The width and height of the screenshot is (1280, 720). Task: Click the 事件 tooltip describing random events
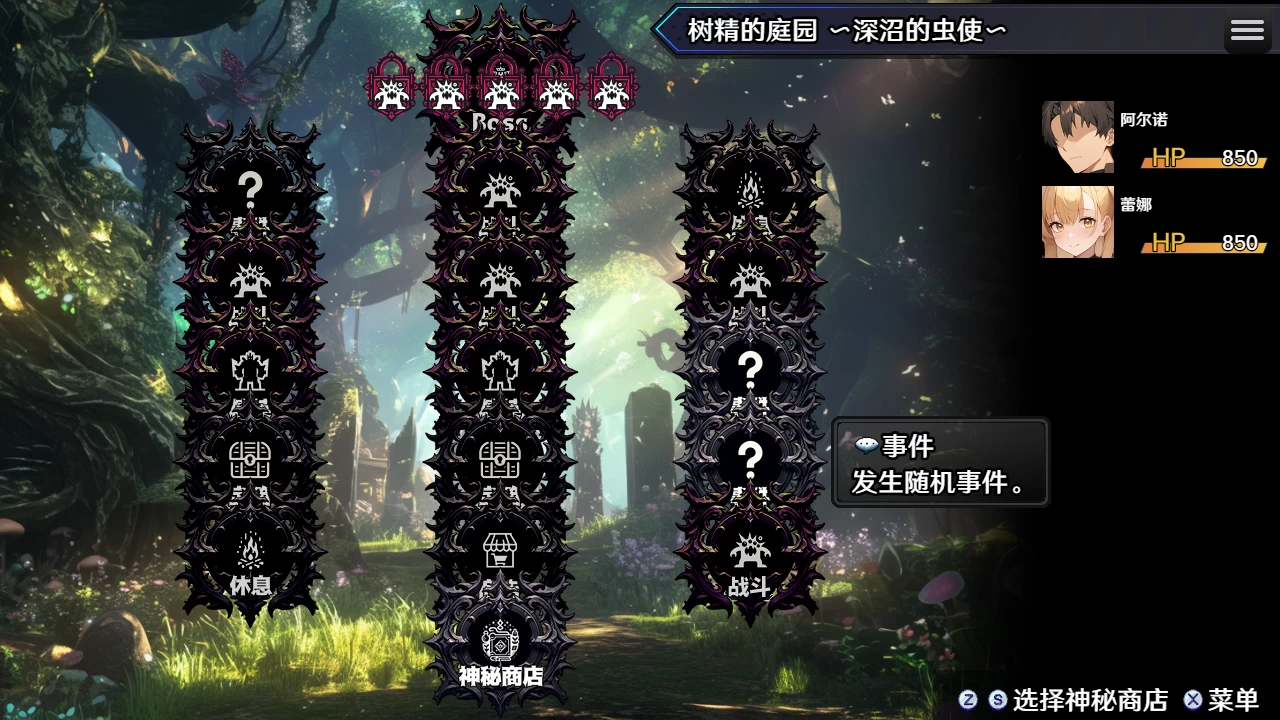[938, 462]
